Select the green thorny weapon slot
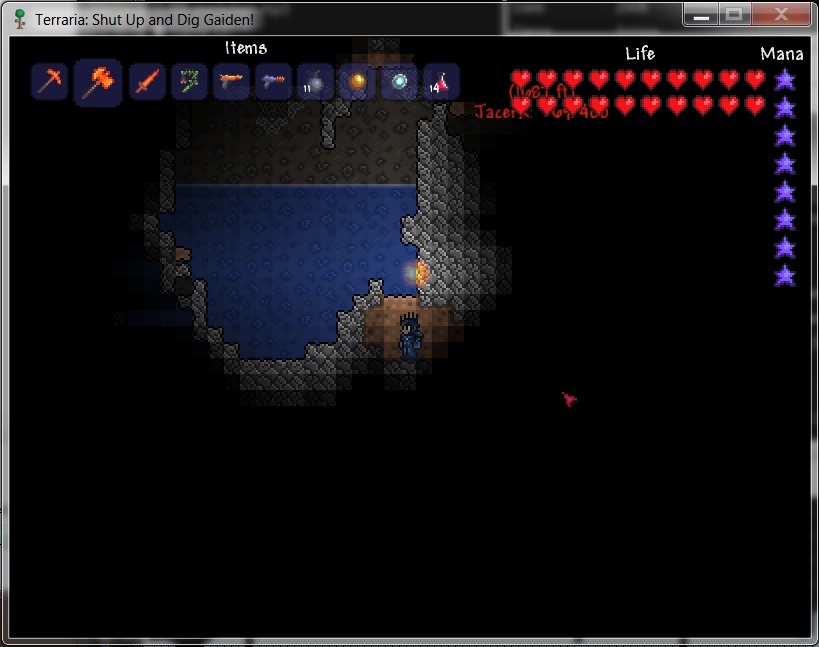 tap(189, 82)
